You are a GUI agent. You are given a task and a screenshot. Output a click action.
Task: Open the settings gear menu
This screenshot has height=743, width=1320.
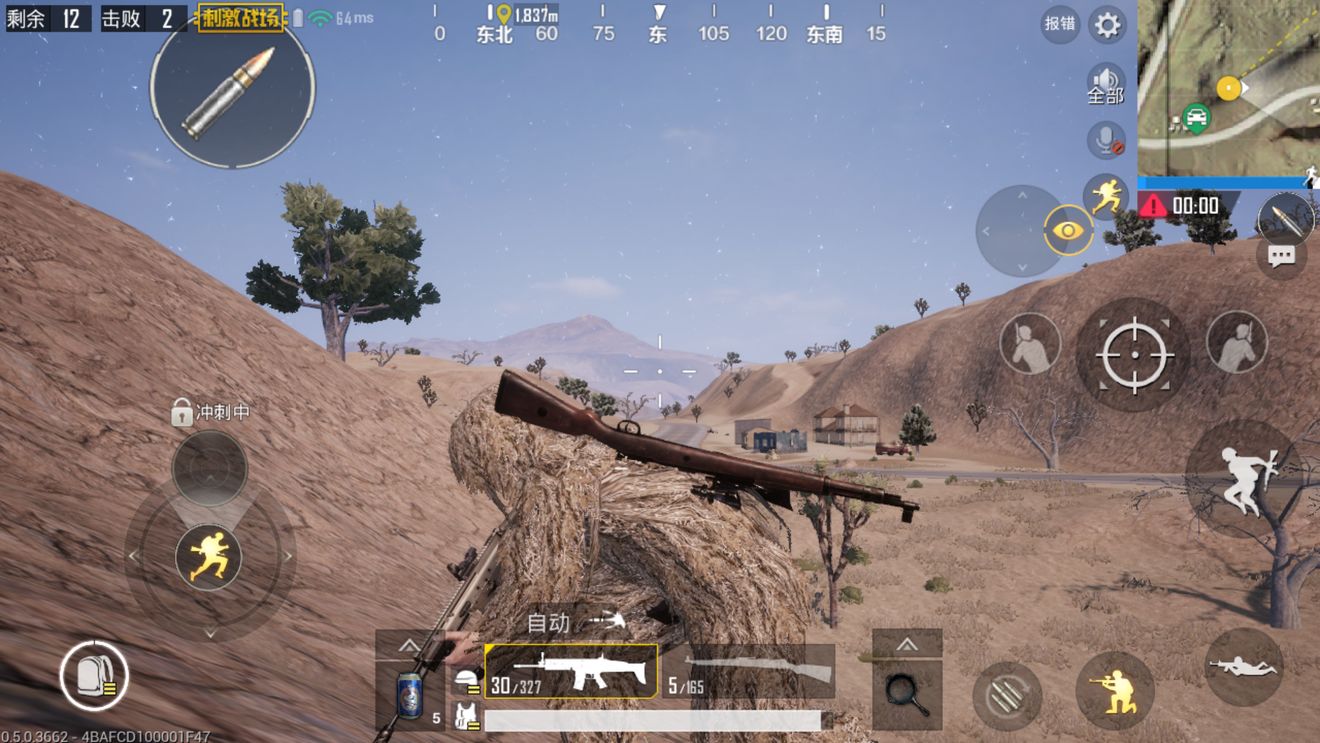point(1107,24)
